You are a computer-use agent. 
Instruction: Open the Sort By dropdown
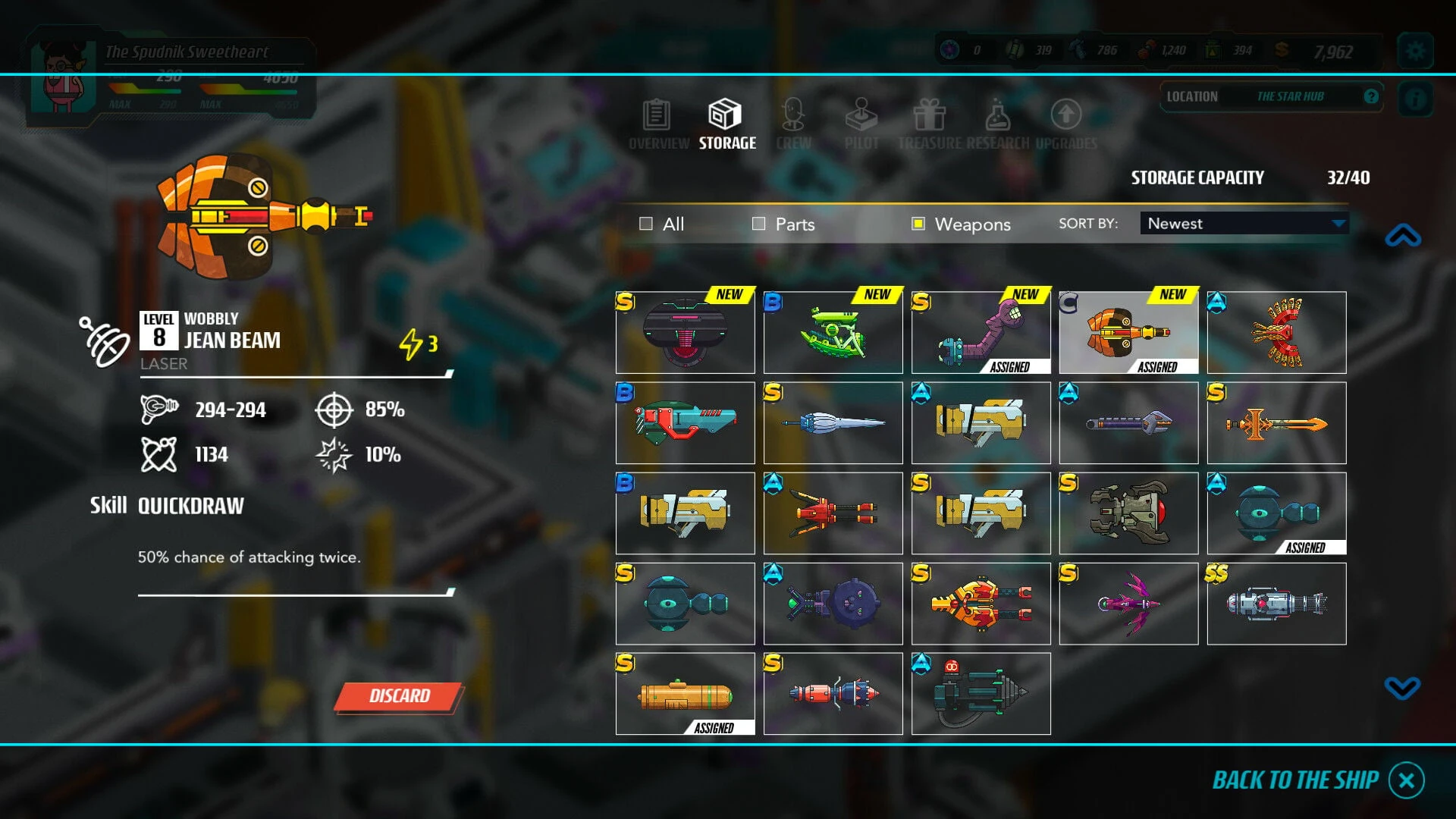pyautogui.click(x=1244, y=224)
